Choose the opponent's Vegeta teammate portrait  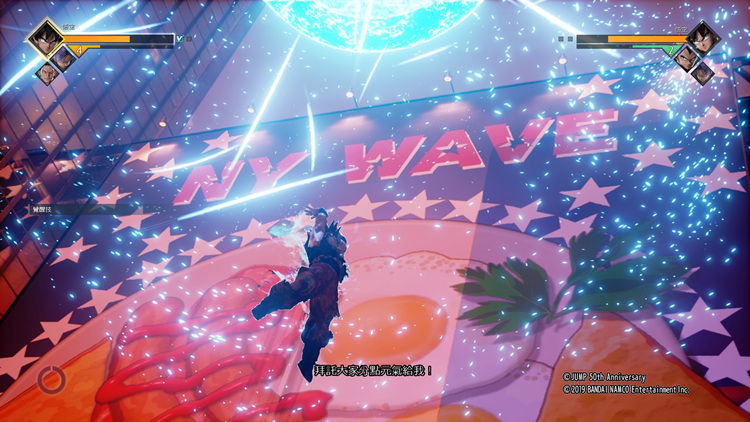686,58
